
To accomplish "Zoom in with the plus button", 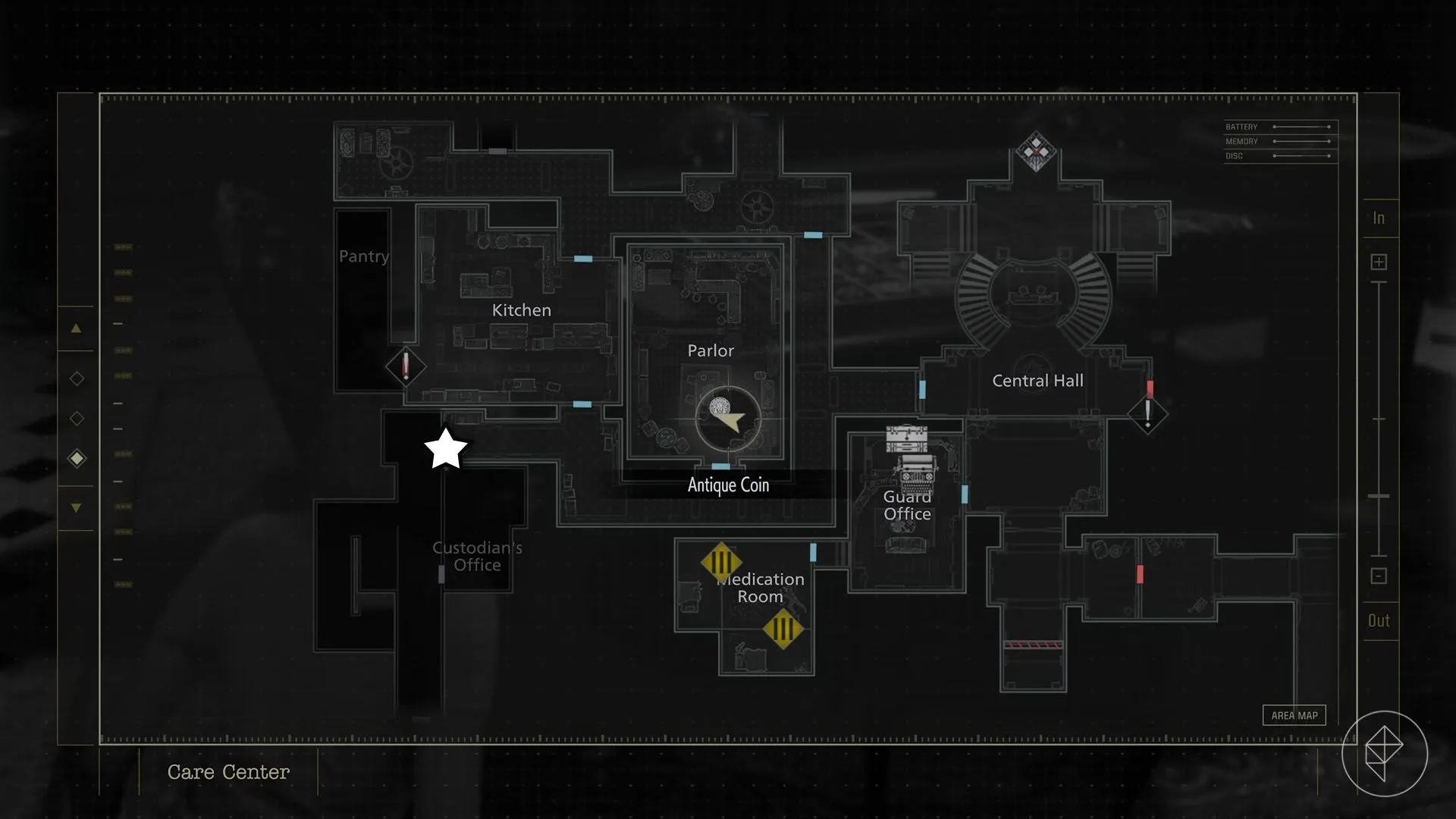I will [x=1379, y=262].
